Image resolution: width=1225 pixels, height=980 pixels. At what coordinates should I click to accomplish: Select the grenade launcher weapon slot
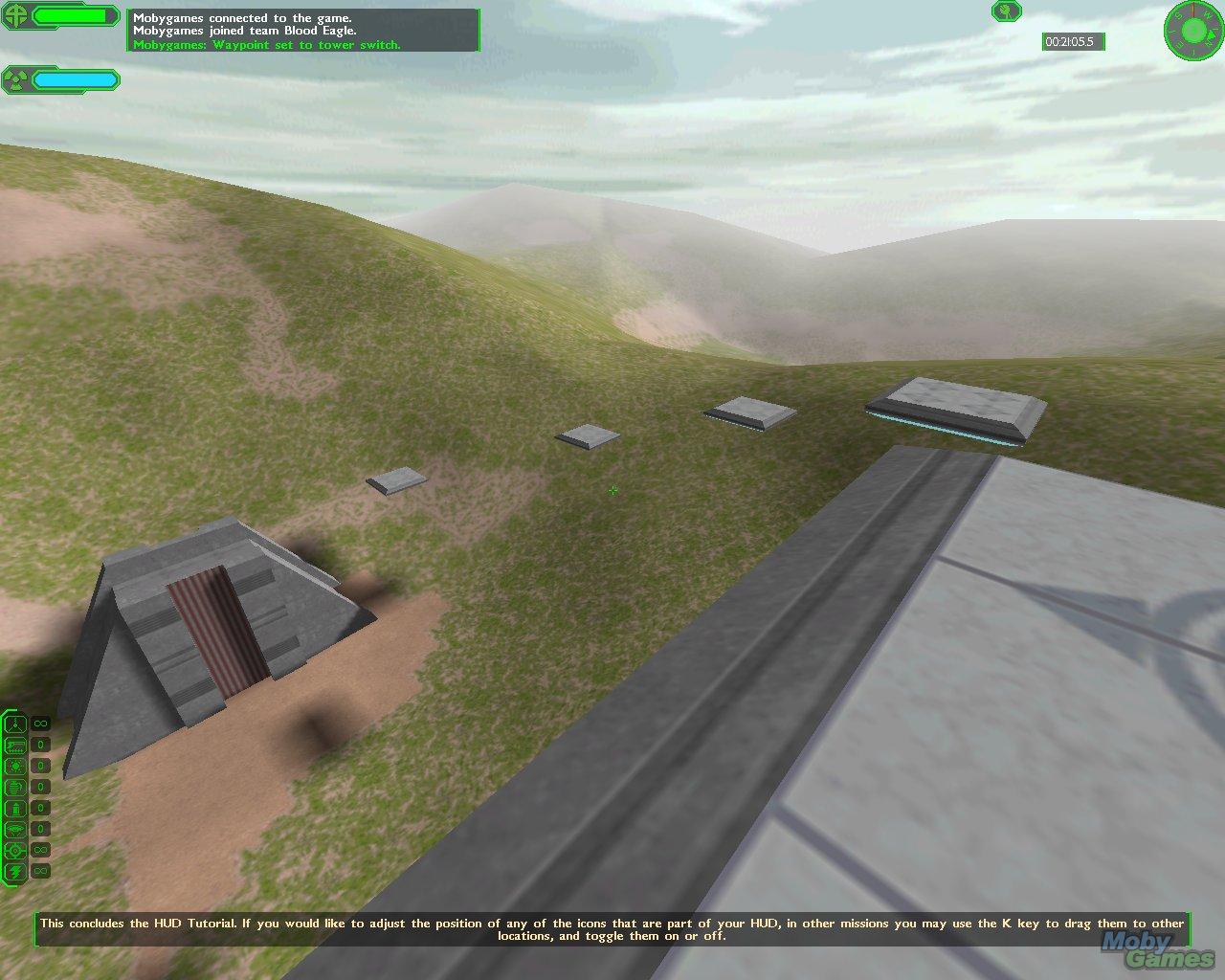tap(16, 788)
